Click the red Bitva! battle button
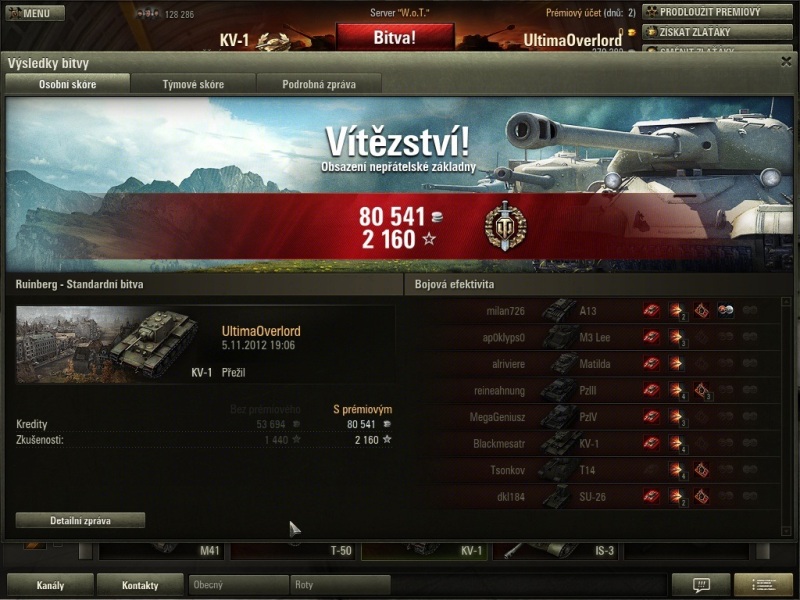Screen dimensions: 800x600 click(394, 38)
